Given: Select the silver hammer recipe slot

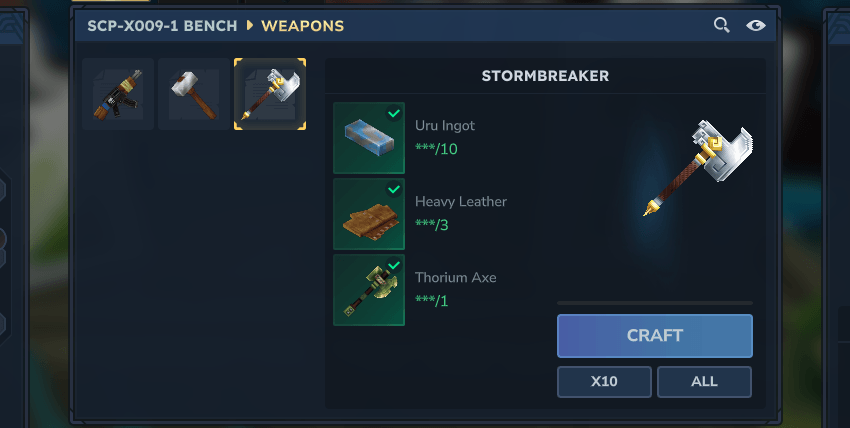Looking at the screenshot, I should click(194, 94).
